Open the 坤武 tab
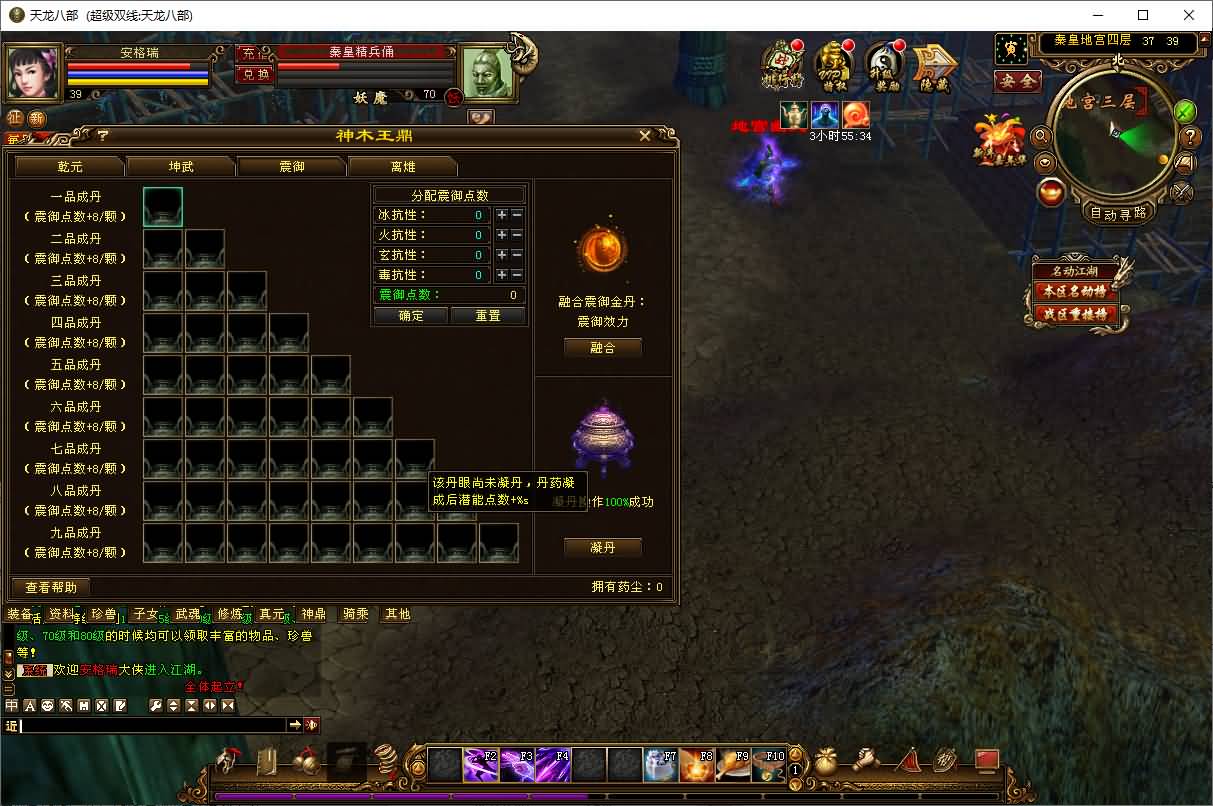 point(181,166)
